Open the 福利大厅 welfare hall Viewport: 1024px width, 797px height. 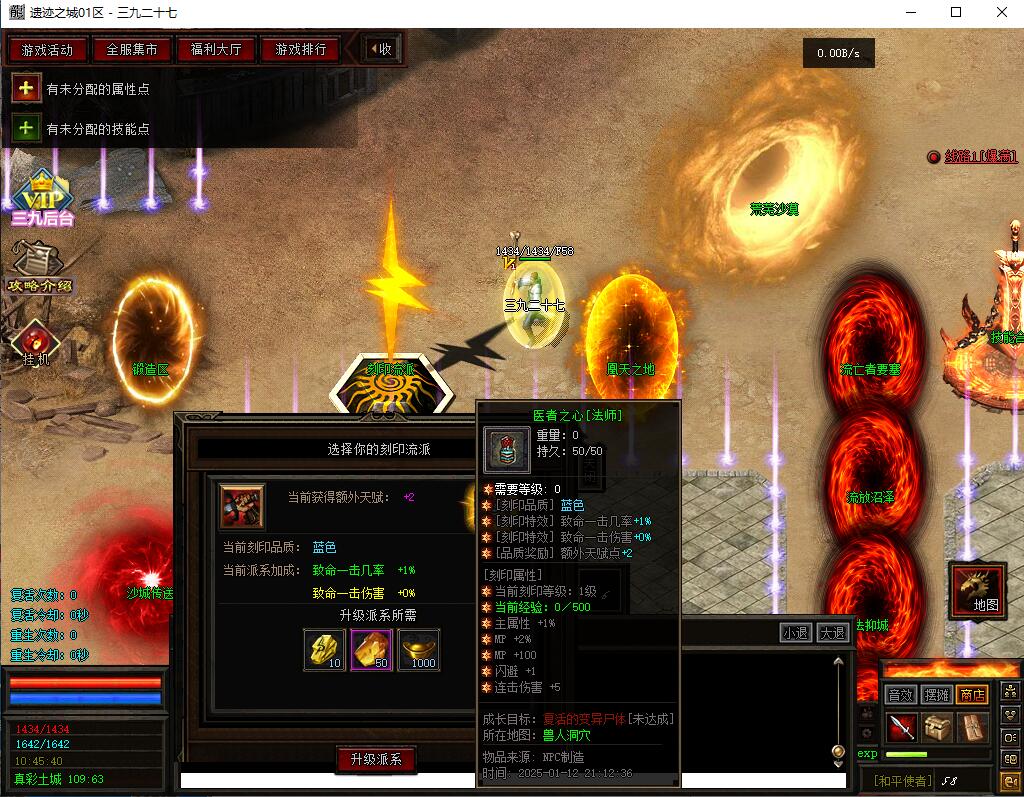coord(215,49)
